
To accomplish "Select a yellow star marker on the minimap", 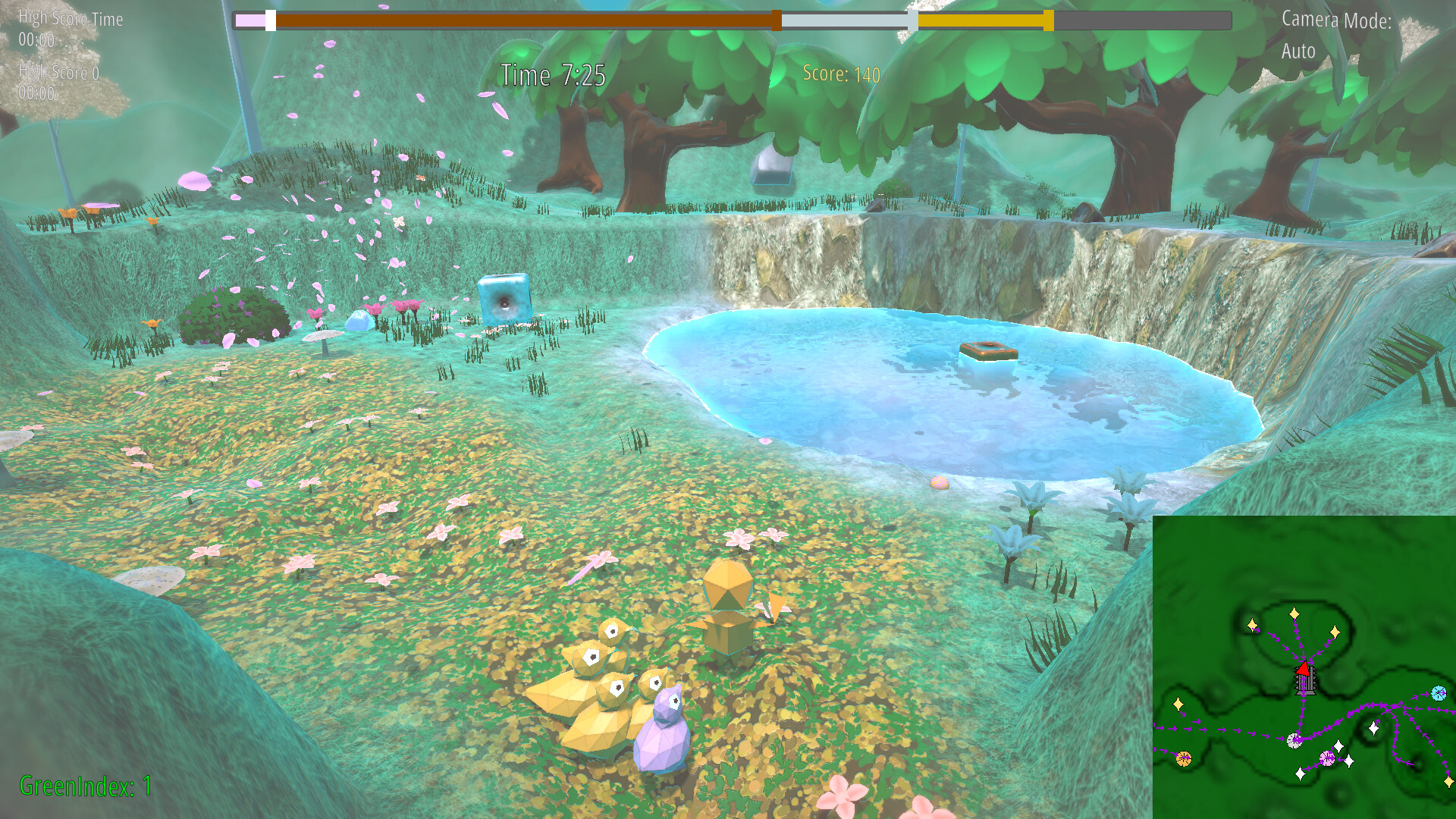I will coord(1294,613).
